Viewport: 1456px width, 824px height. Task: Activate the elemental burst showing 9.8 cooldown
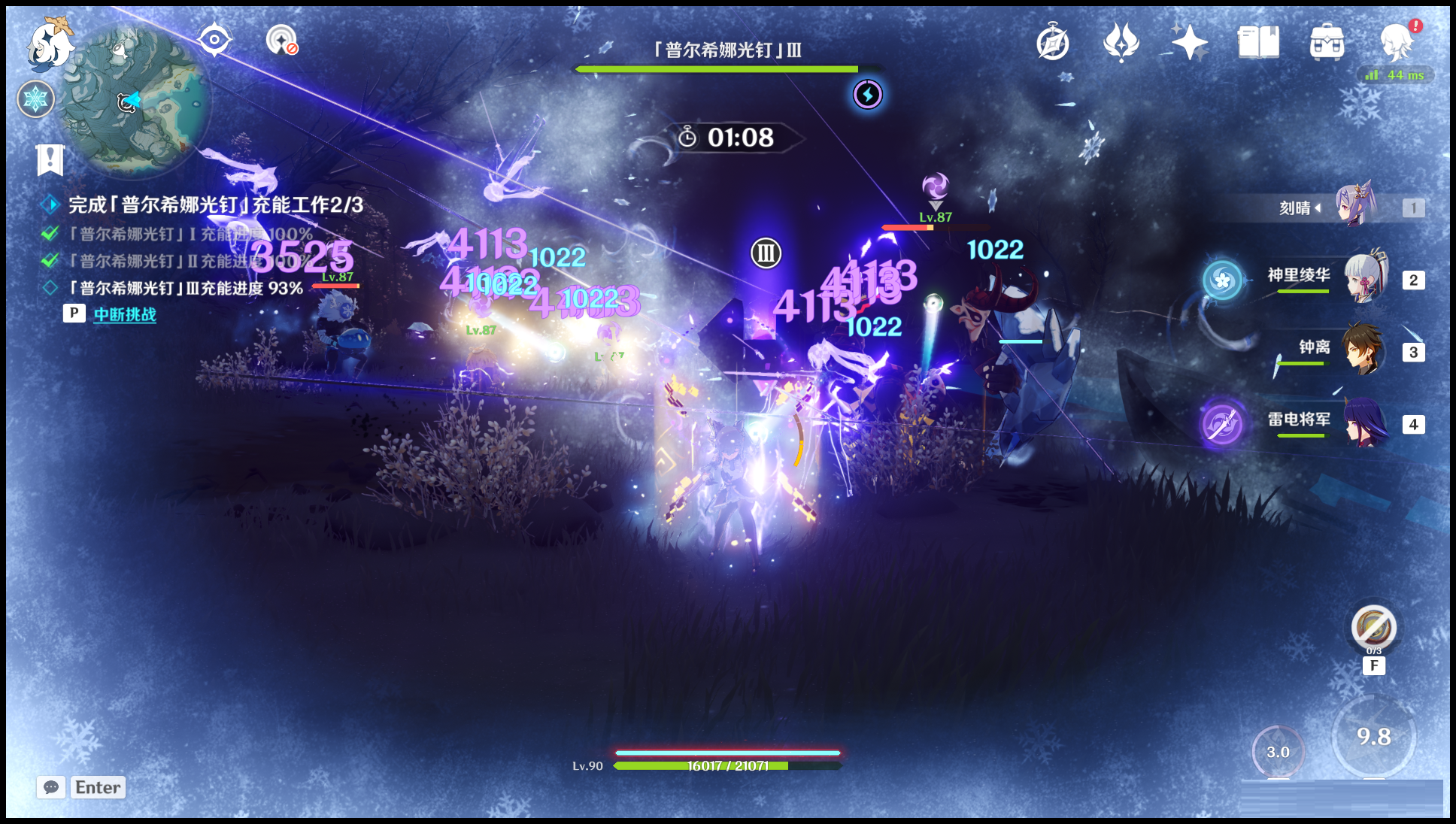tap(1373, 737)
